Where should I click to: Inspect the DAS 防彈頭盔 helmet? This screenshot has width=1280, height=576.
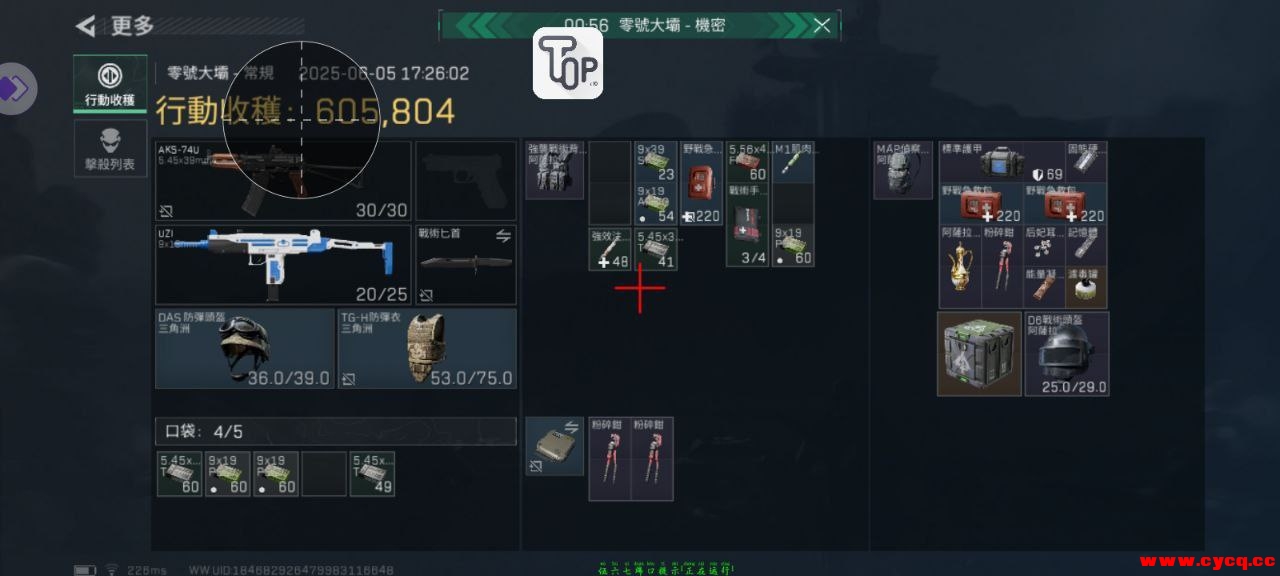[x=244, y=348]
